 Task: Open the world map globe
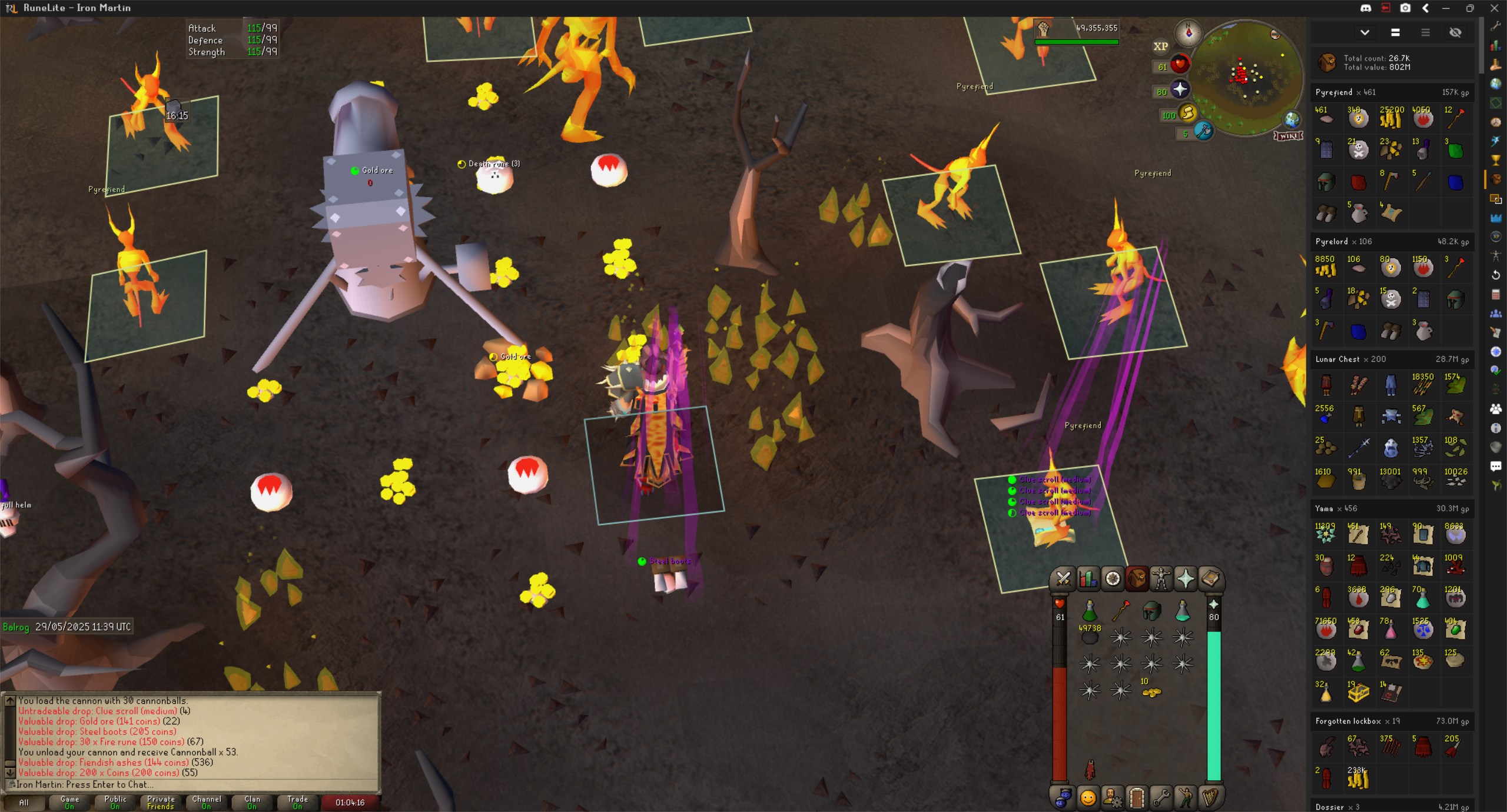pyautogui.click(x=1292, y=120)
